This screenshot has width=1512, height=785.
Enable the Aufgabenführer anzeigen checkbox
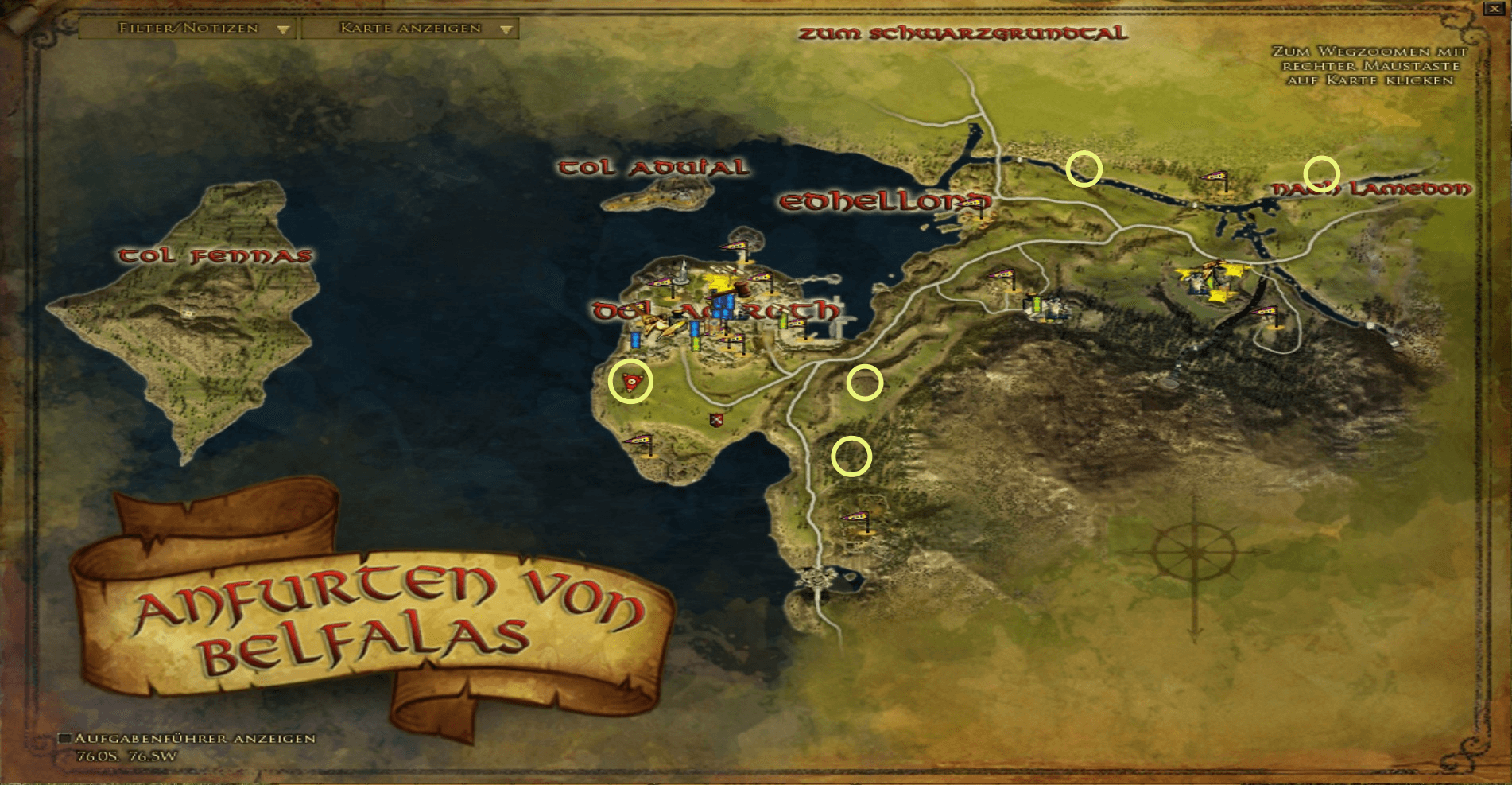pos(67,738)
